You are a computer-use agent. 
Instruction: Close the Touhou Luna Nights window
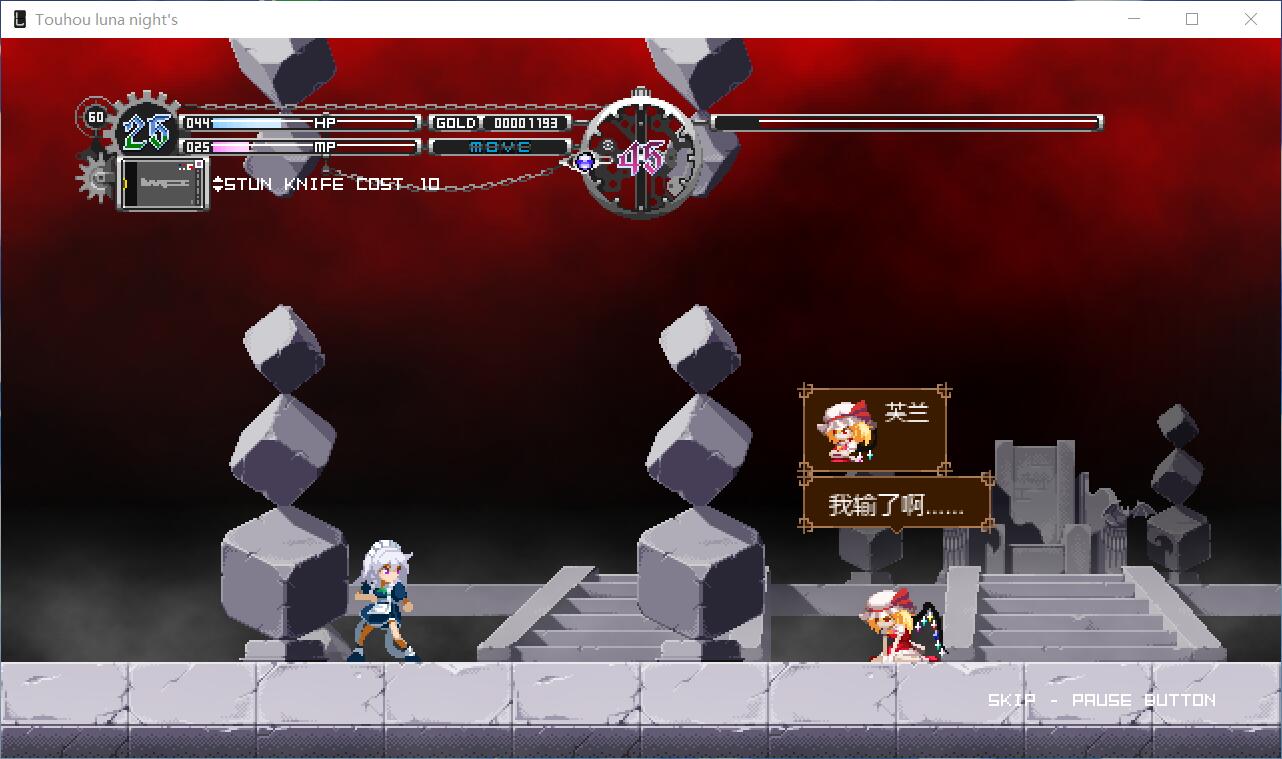(1250, 19)
